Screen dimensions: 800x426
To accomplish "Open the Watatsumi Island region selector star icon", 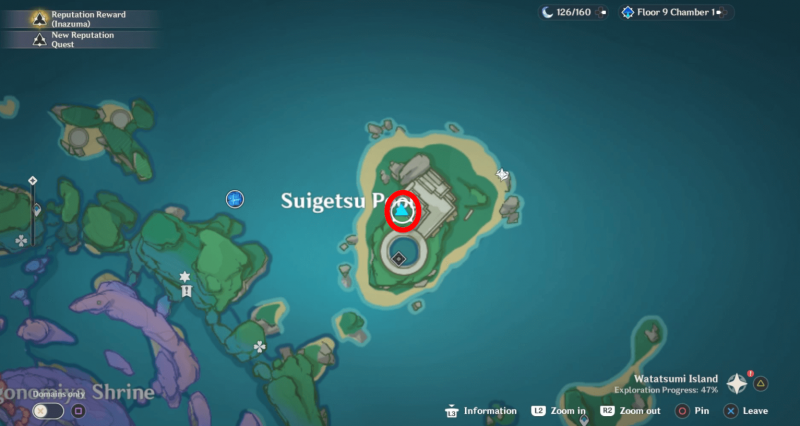I will 737,383.
